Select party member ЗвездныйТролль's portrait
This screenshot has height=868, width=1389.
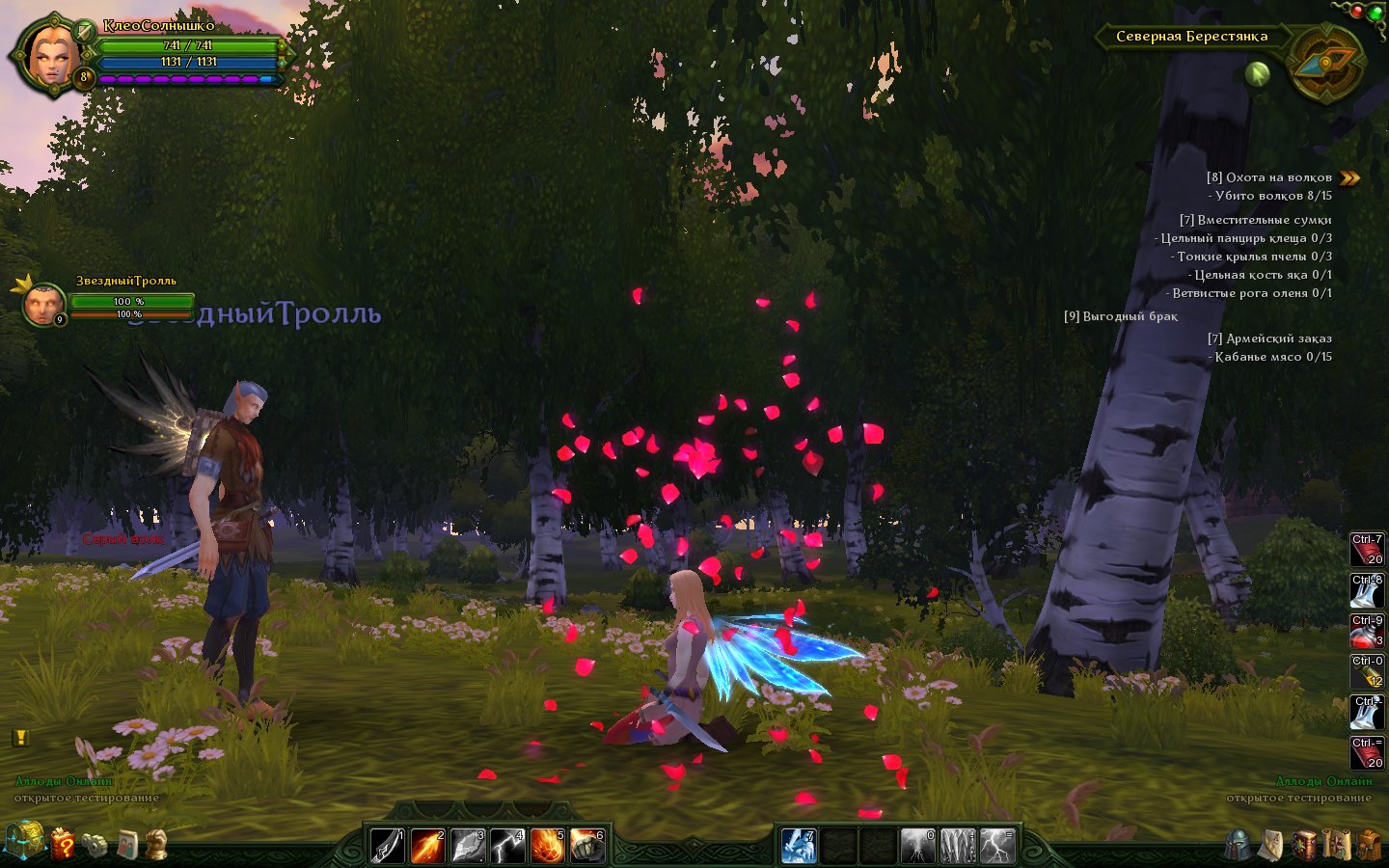(x=41, y=305)
